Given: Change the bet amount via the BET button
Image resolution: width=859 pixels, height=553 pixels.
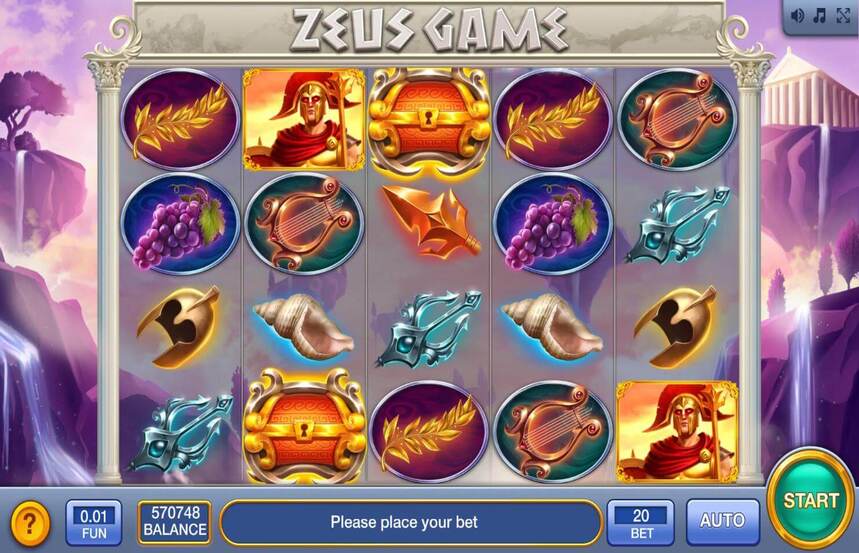Looking at the screenshot, I should click(x=640, y=522).
